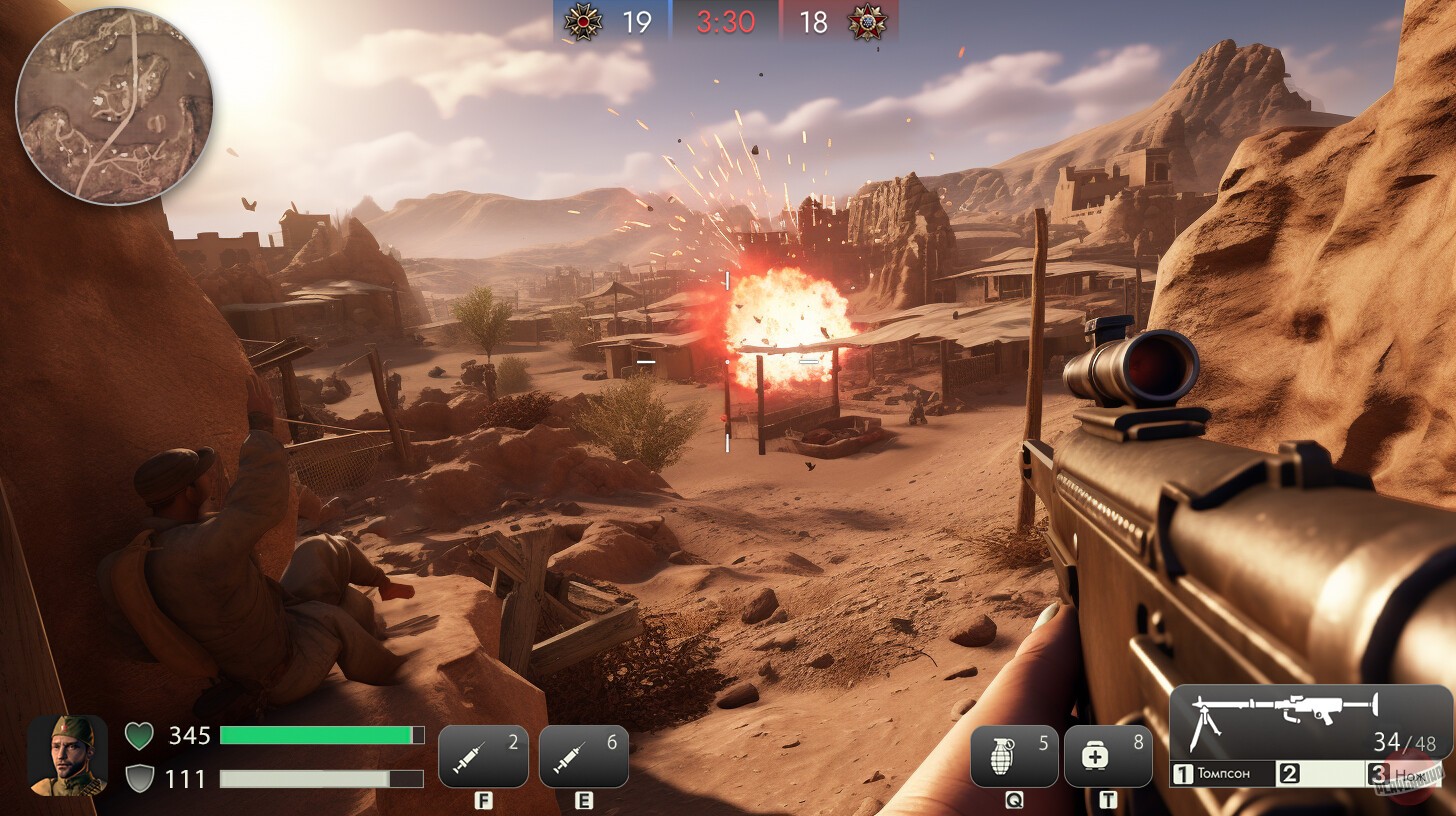Select the "1 Томпсон" weapon slot
The height and width of the screenshot is (816, 1456).
[x=1224, y=772]
